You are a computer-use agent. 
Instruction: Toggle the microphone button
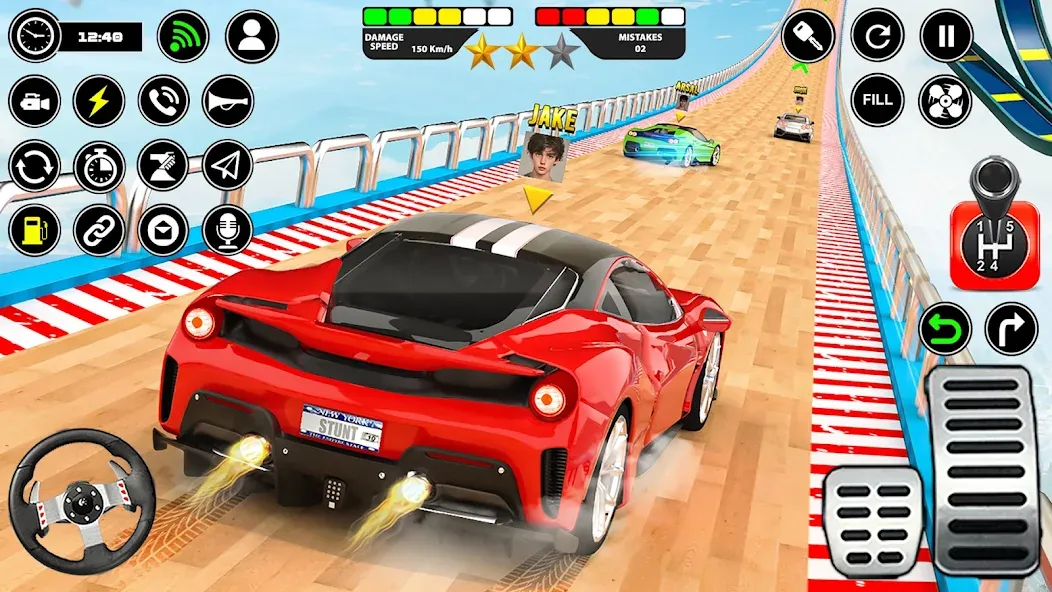pos(228,230)
